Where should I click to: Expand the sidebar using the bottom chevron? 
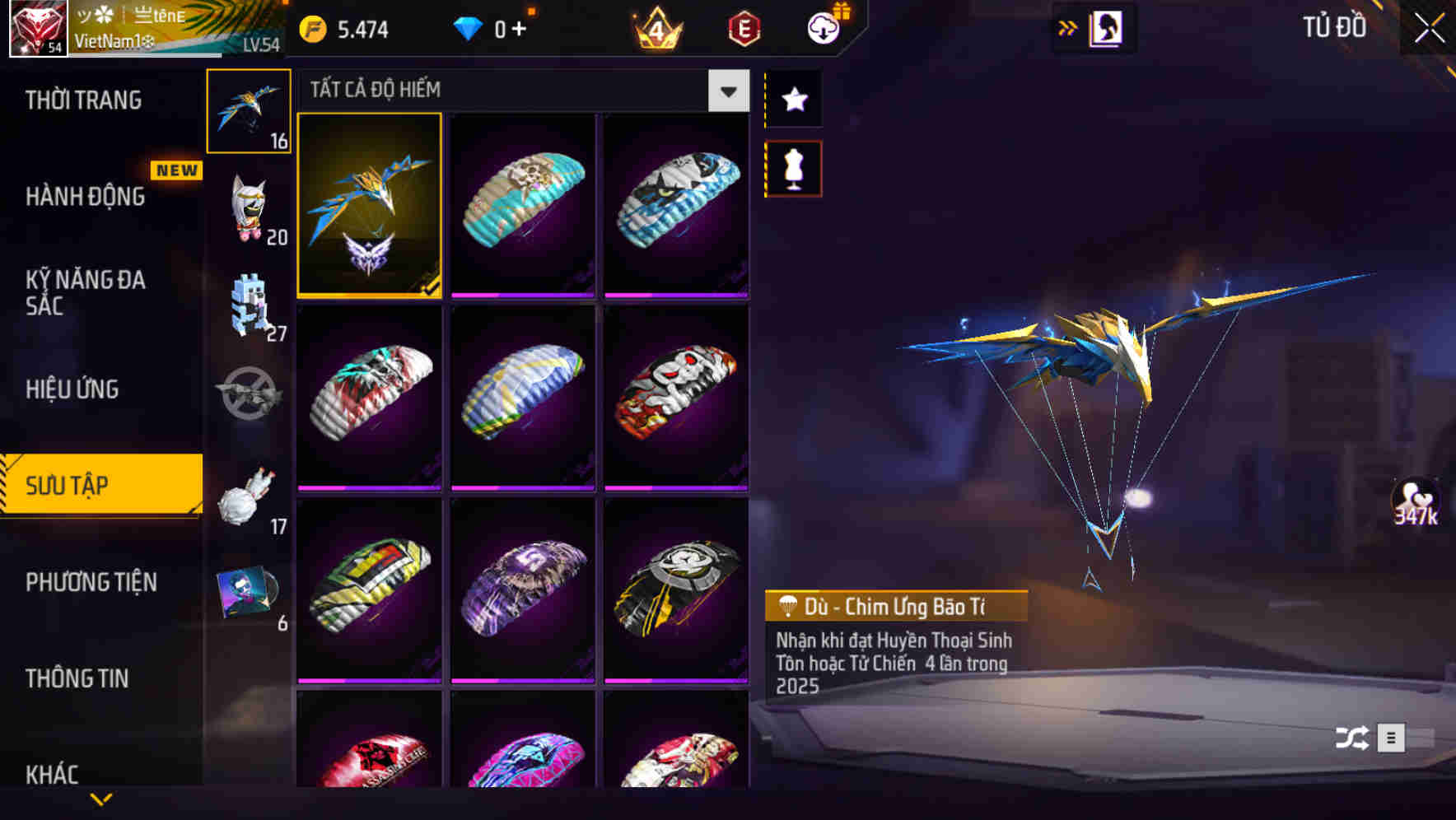[102, 799]
